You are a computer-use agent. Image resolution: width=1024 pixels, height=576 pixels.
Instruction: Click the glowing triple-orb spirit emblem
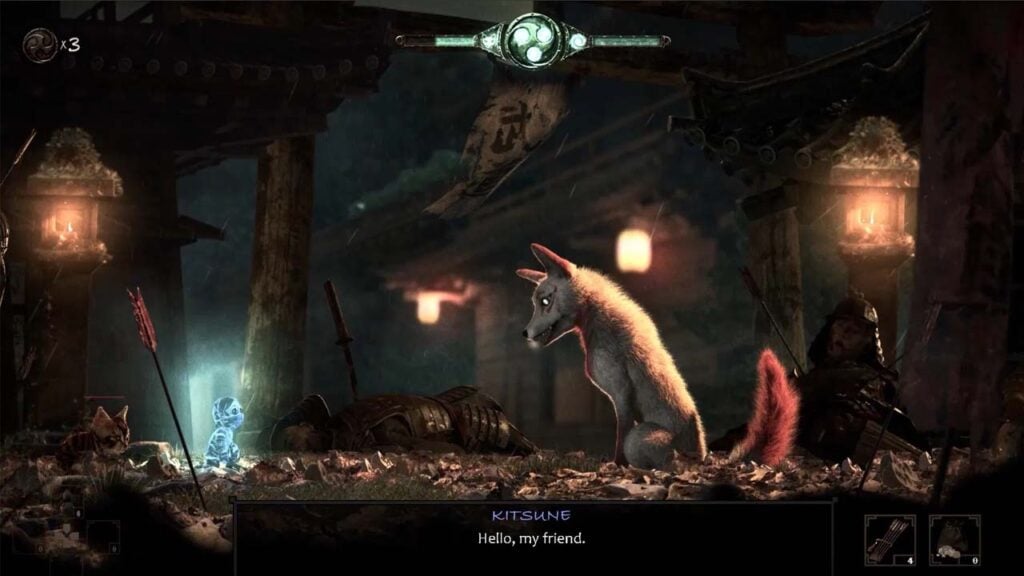tap(530, 40)
